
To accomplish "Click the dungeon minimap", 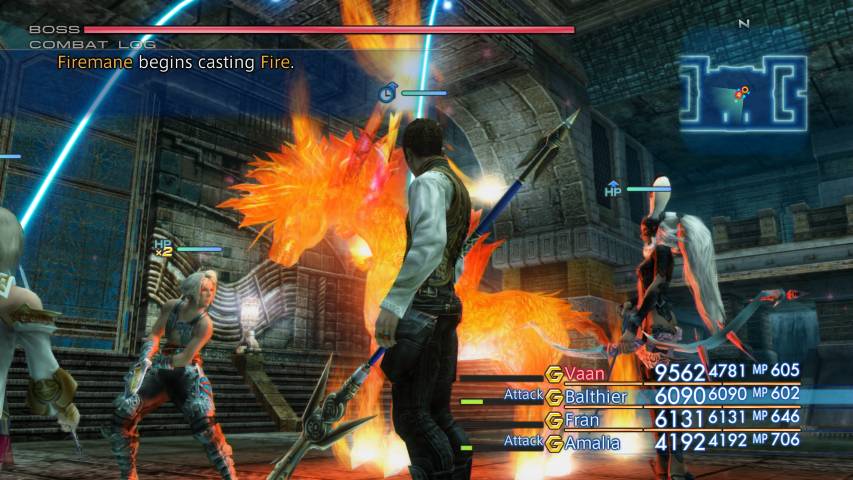I will tap(742, 90).
